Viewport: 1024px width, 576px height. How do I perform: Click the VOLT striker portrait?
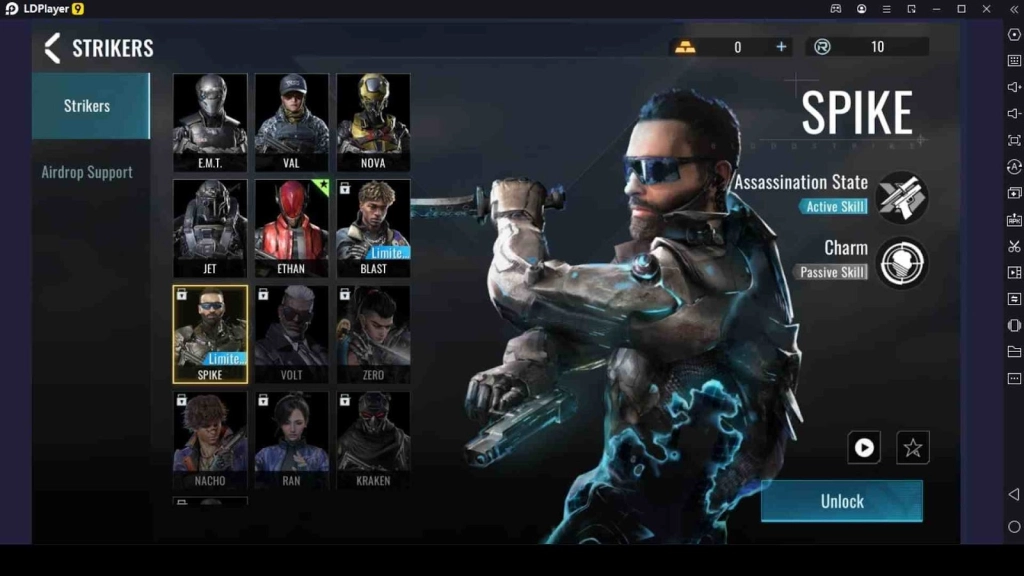[291, 334]
